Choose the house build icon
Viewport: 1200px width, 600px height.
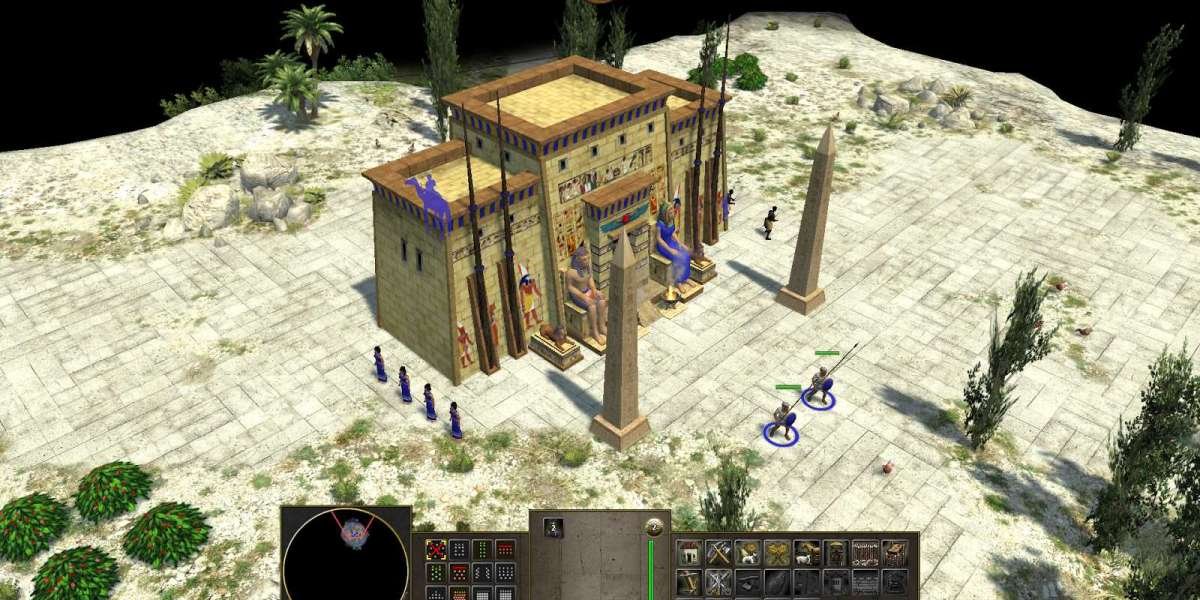pyautogui.click(x=689, y=553)
